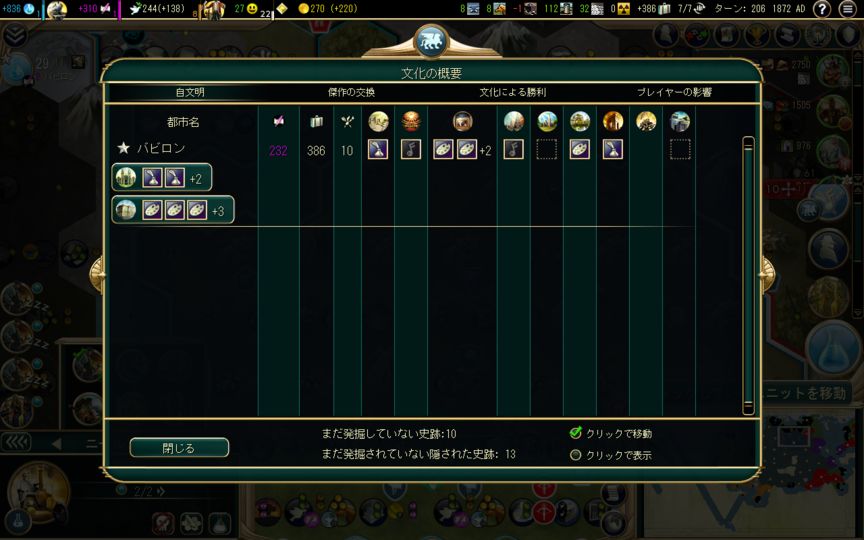Click the culture overview scrollbar
This screenshot has height=540, width=864.
click(748, 275)
